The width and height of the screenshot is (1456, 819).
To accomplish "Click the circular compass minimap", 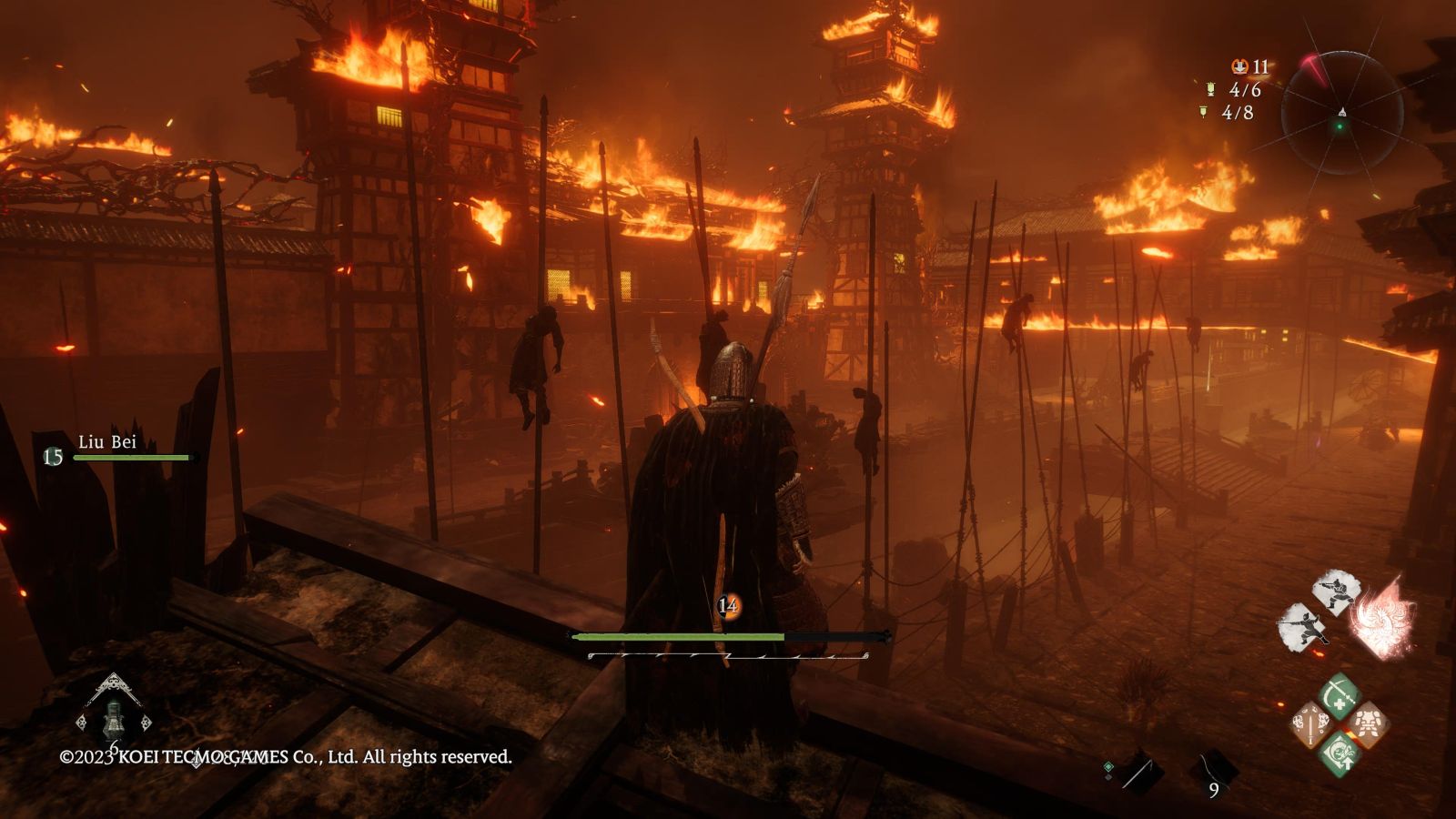I will coord(1341,113).
